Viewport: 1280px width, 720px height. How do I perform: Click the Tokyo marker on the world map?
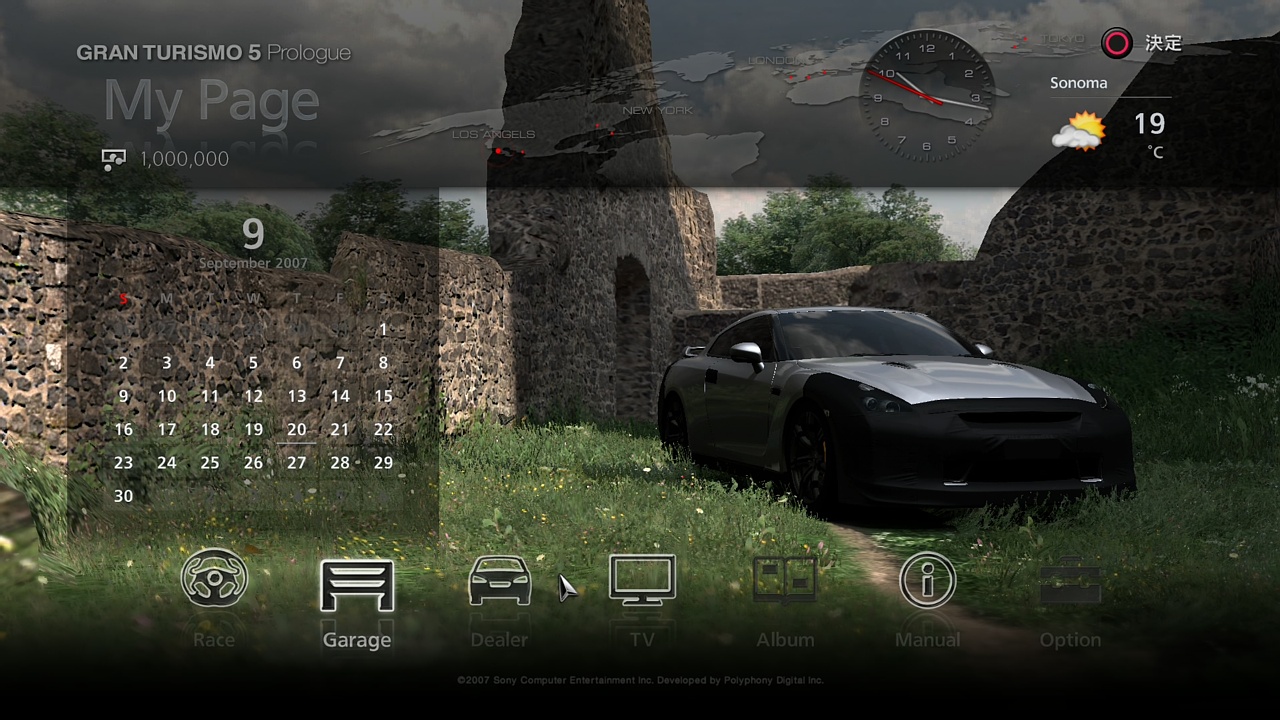(x=1024, y=40)
